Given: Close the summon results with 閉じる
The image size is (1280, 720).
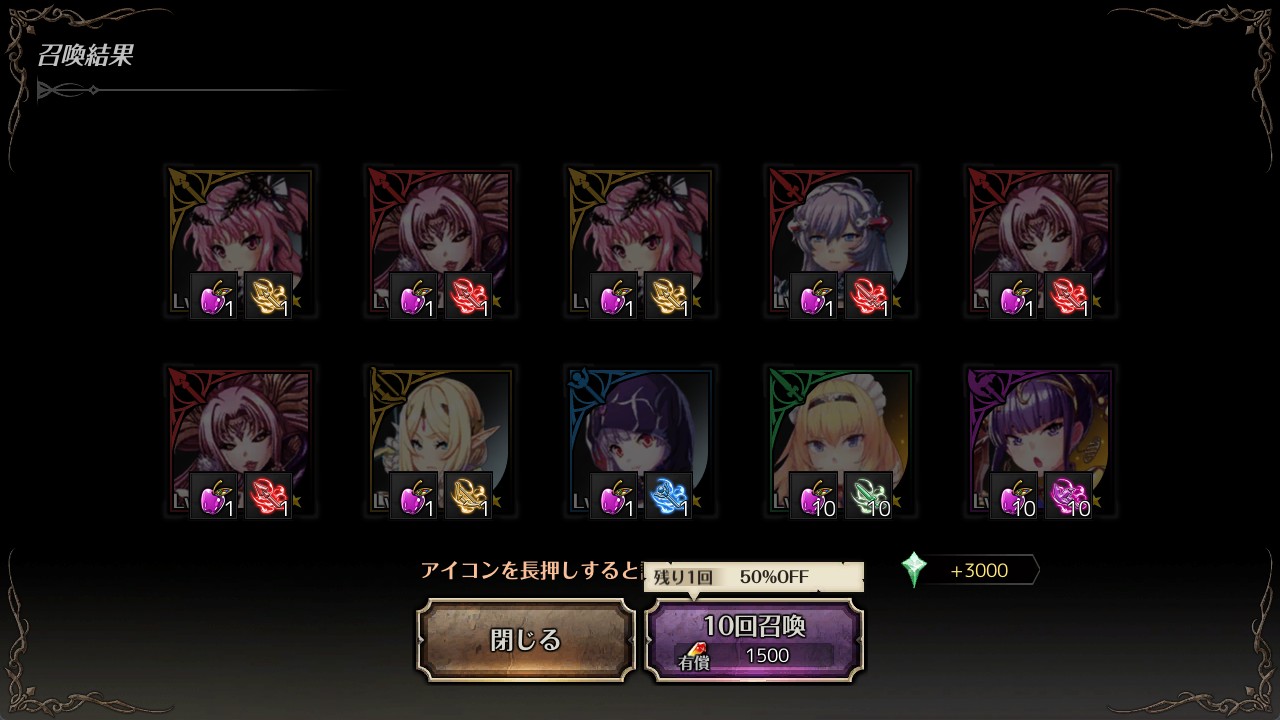Looking at the screenshot, I should pos(526,640).
